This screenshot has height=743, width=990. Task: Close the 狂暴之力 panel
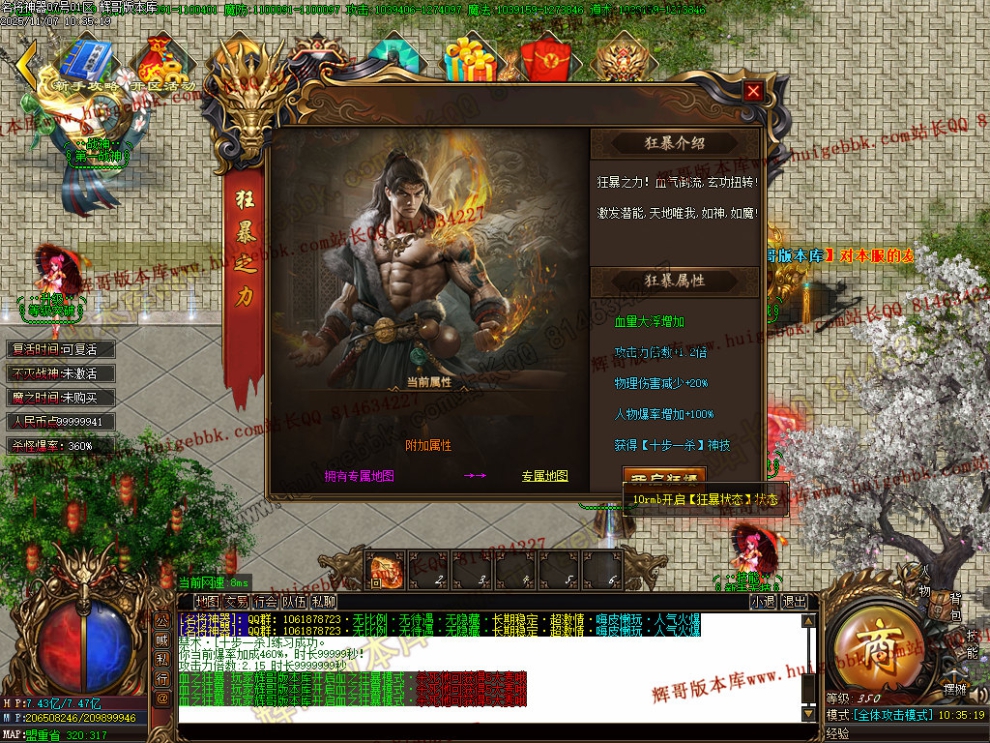coord(753,91)
